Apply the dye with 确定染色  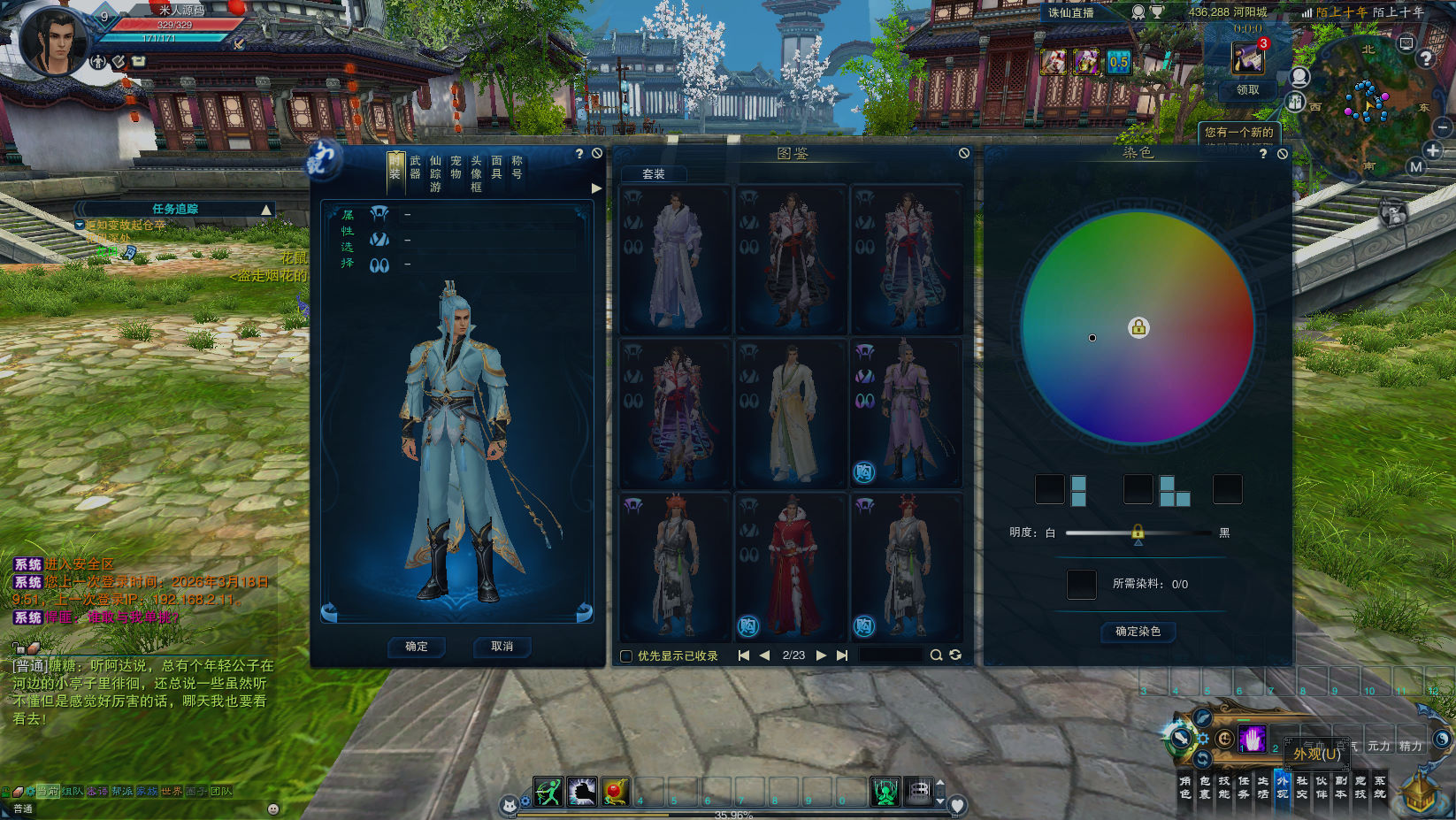coord(1138,632)
